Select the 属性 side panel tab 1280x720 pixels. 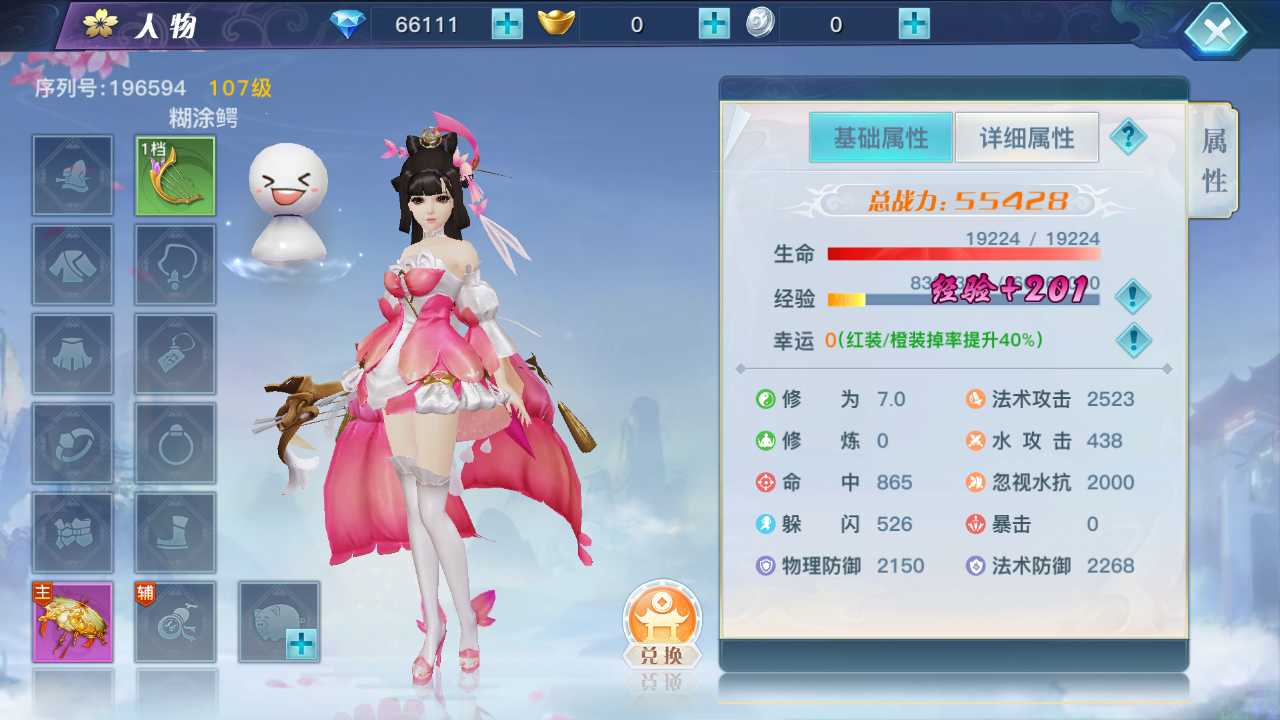click(1212, 160)
